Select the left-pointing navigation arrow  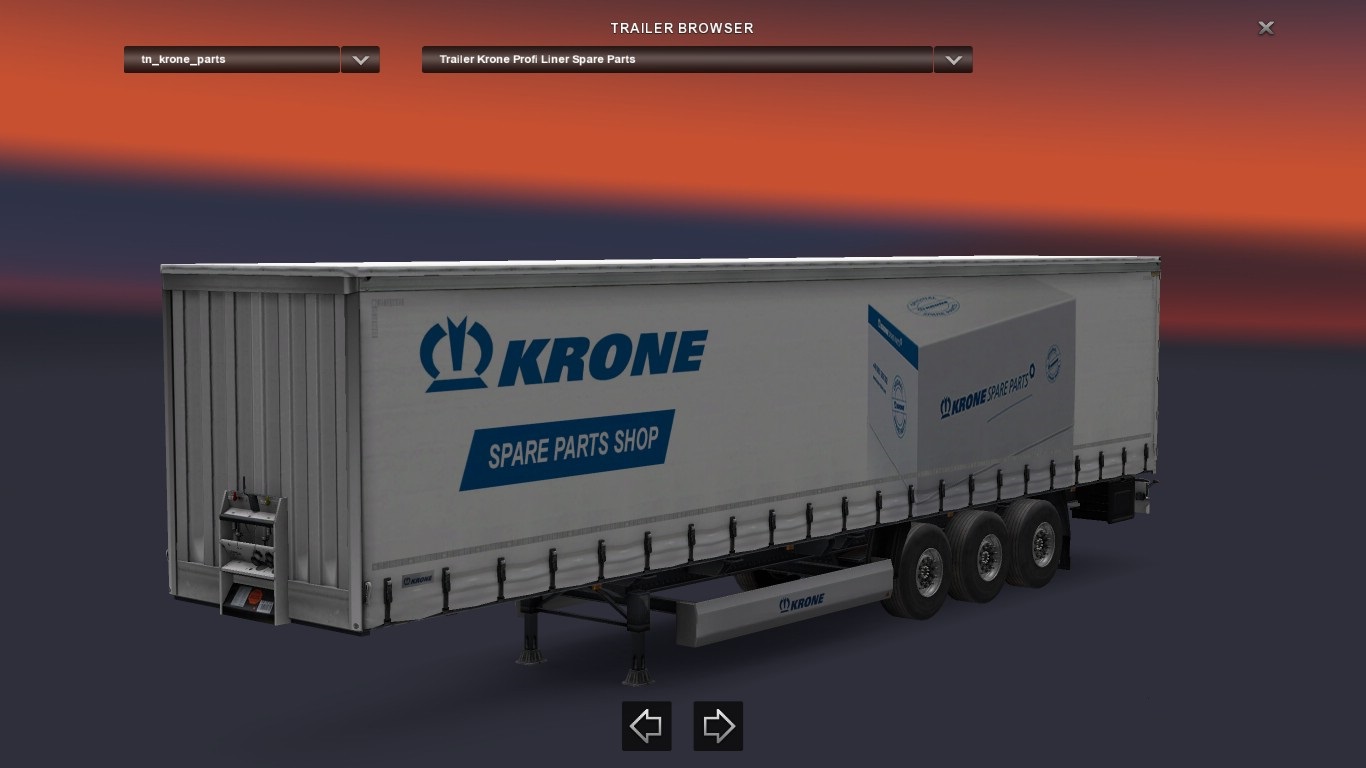tap(646, 725)
